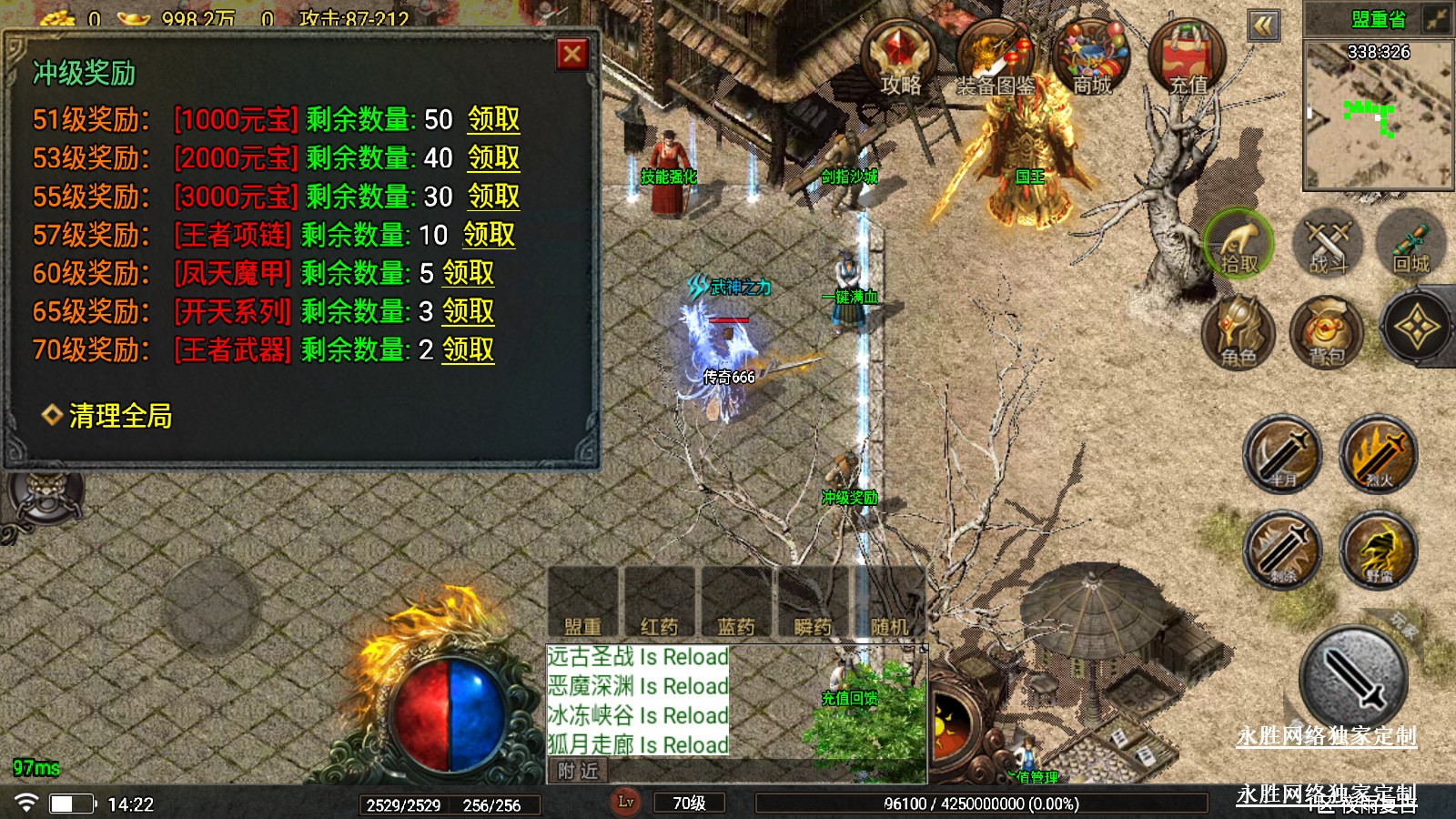
Task: Use the 红药 quick slot
Action: [x=659, y=602]
